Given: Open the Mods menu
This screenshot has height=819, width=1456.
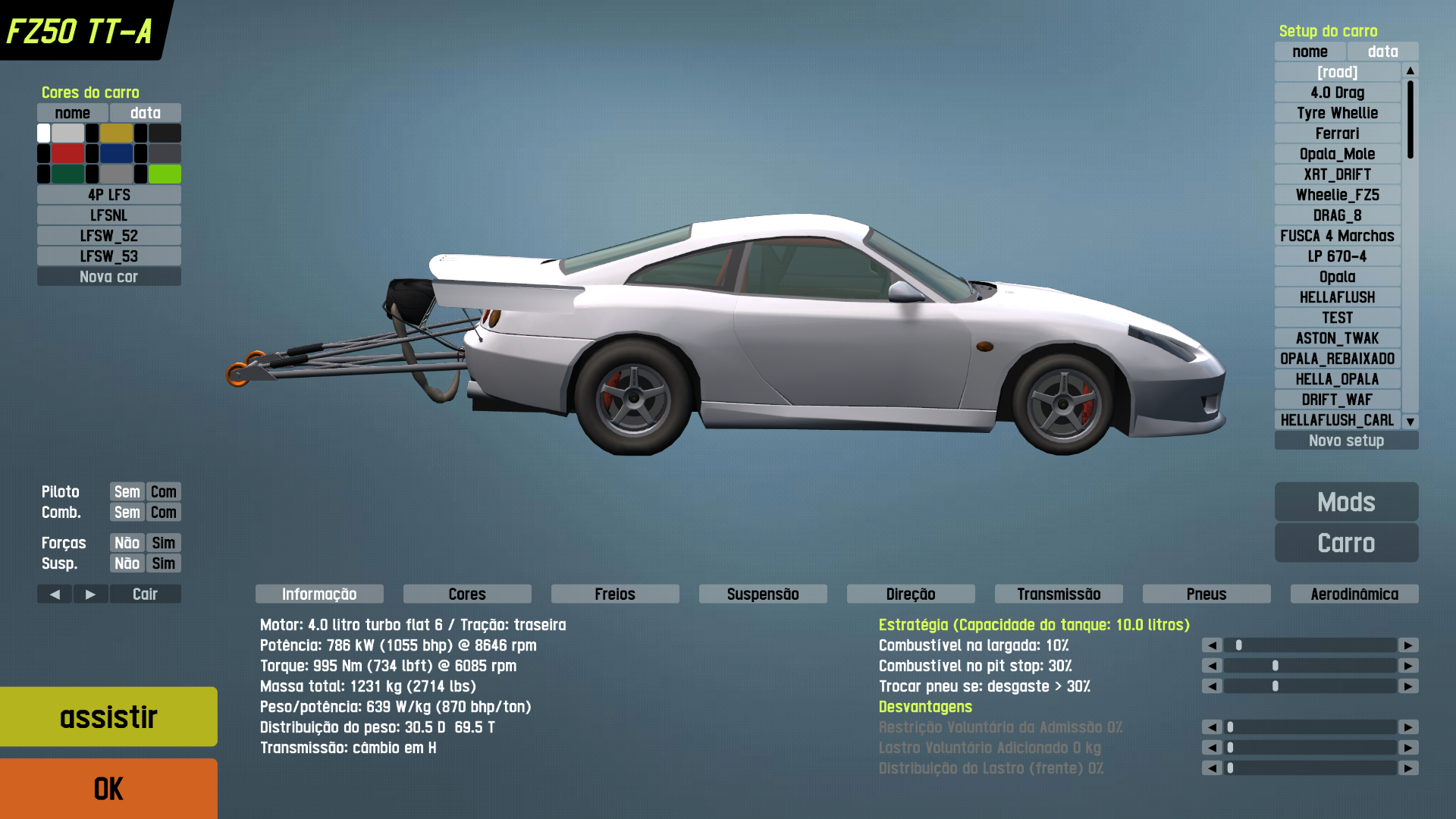Looking at the screenshot, I should (x=1346, y=502).
